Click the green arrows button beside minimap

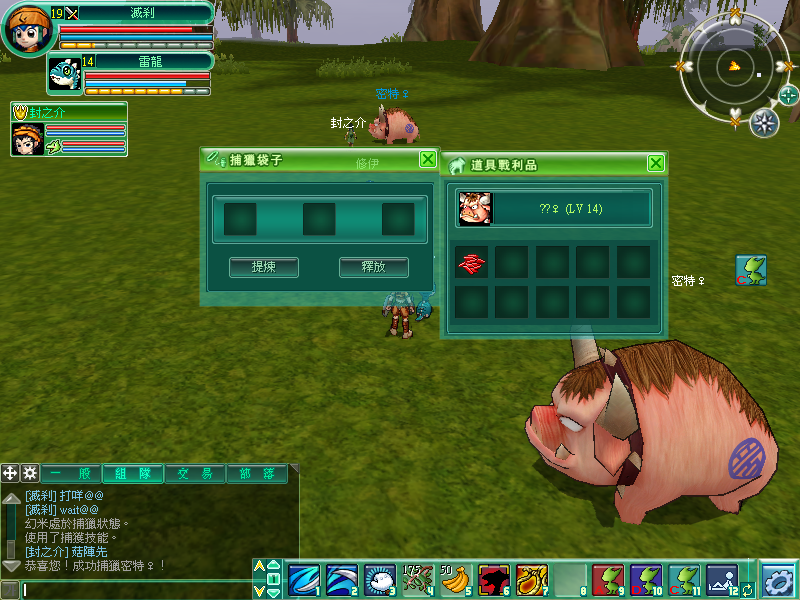coord(788,95)
